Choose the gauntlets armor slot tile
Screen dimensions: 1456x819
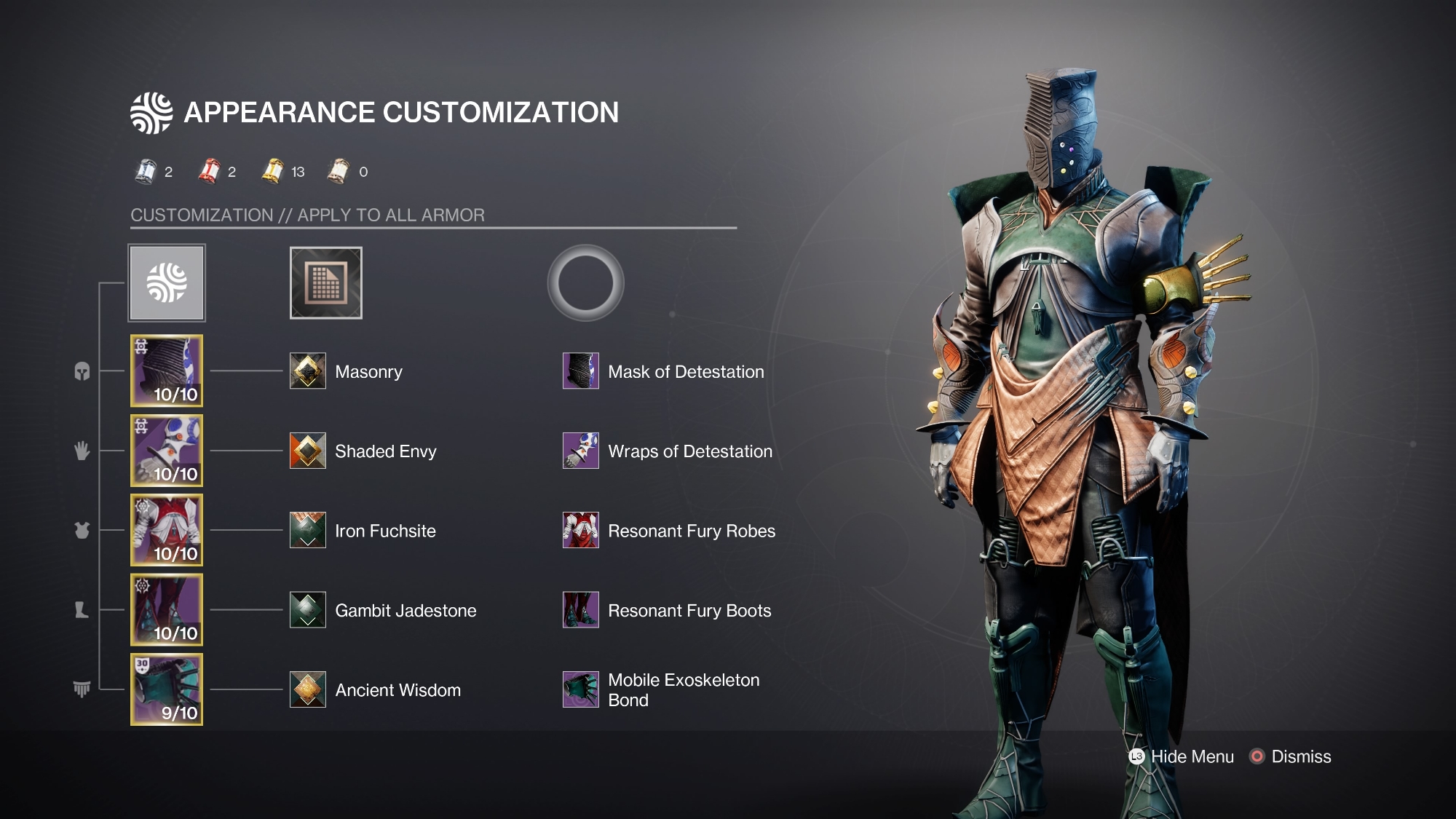click(x=167, y=451)
